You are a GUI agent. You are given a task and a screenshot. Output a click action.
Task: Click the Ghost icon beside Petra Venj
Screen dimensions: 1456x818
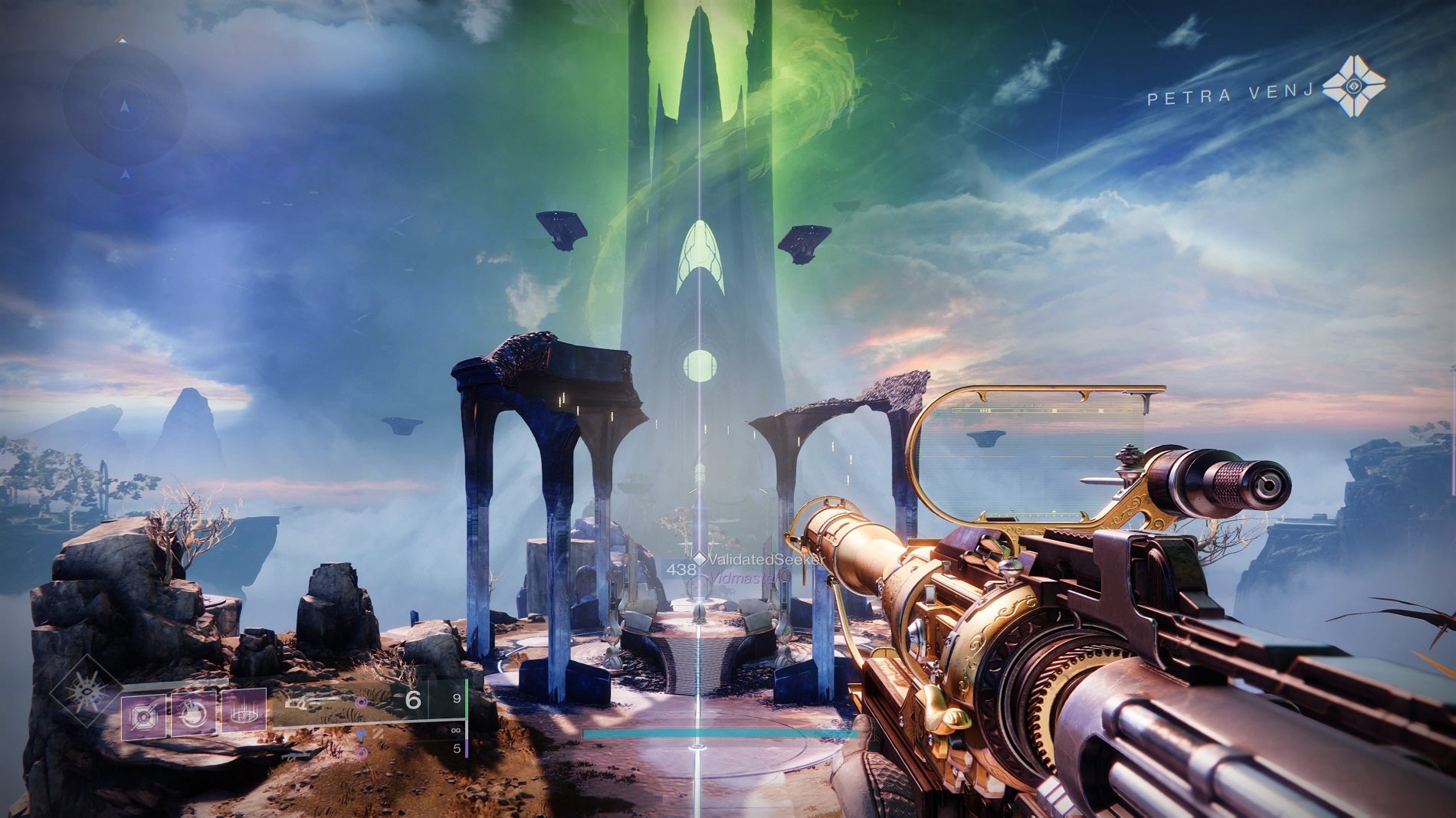(1354, 86)
